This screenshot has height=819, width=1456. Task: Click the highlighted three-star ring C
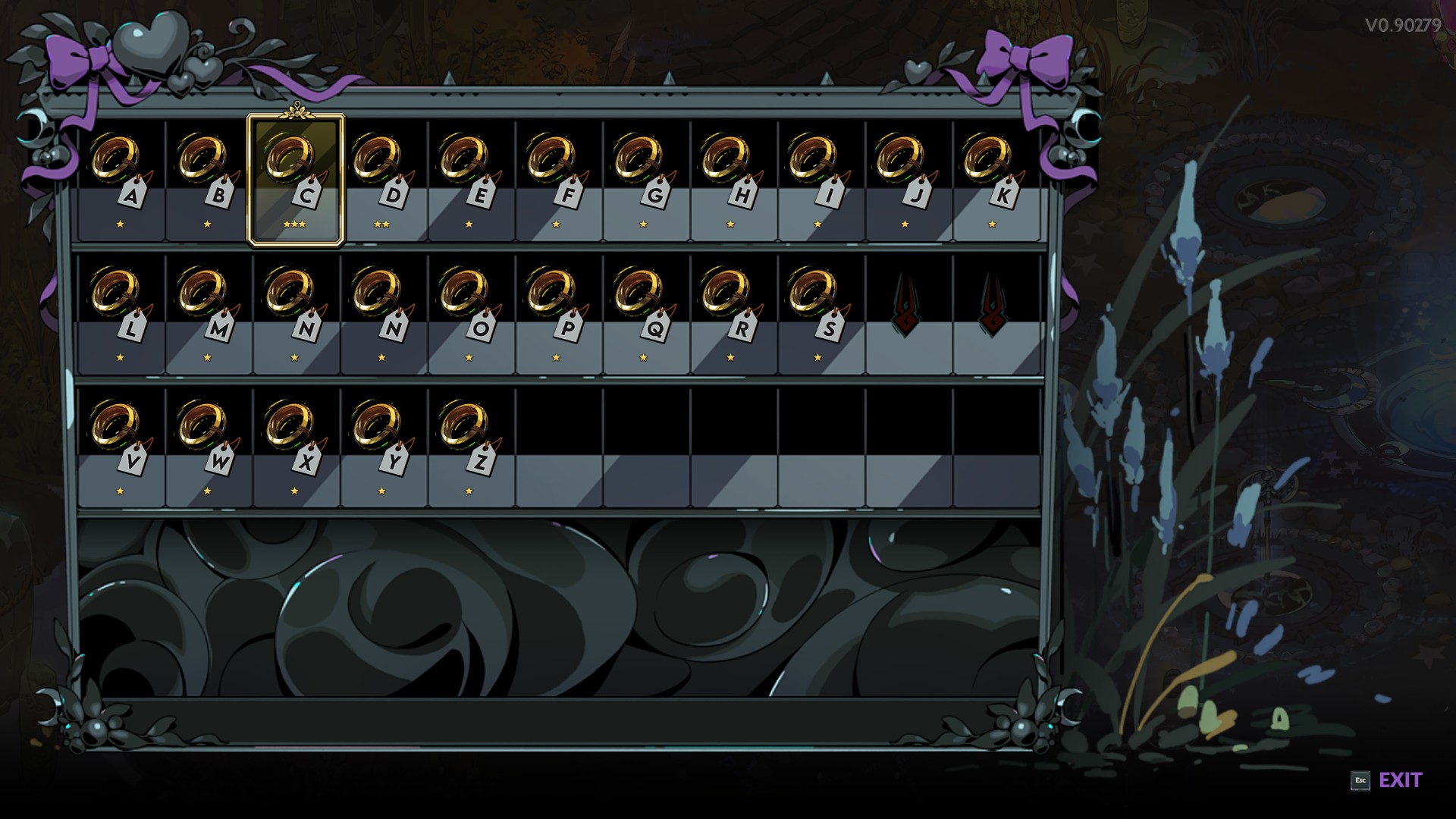[x=296, y=180]
